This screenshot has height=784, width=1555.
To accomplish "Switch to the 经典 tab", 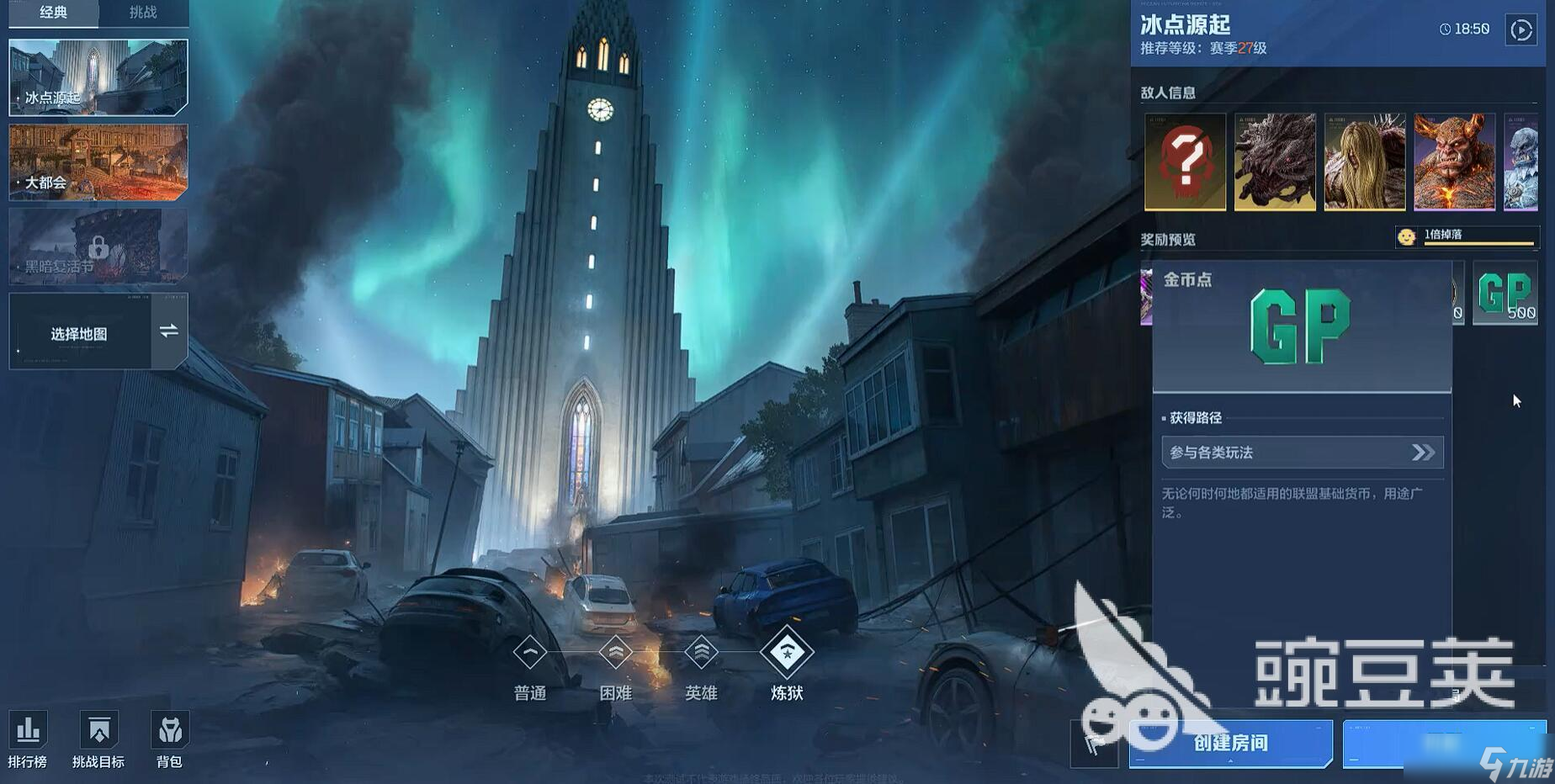I will click(x=54, y=13).
